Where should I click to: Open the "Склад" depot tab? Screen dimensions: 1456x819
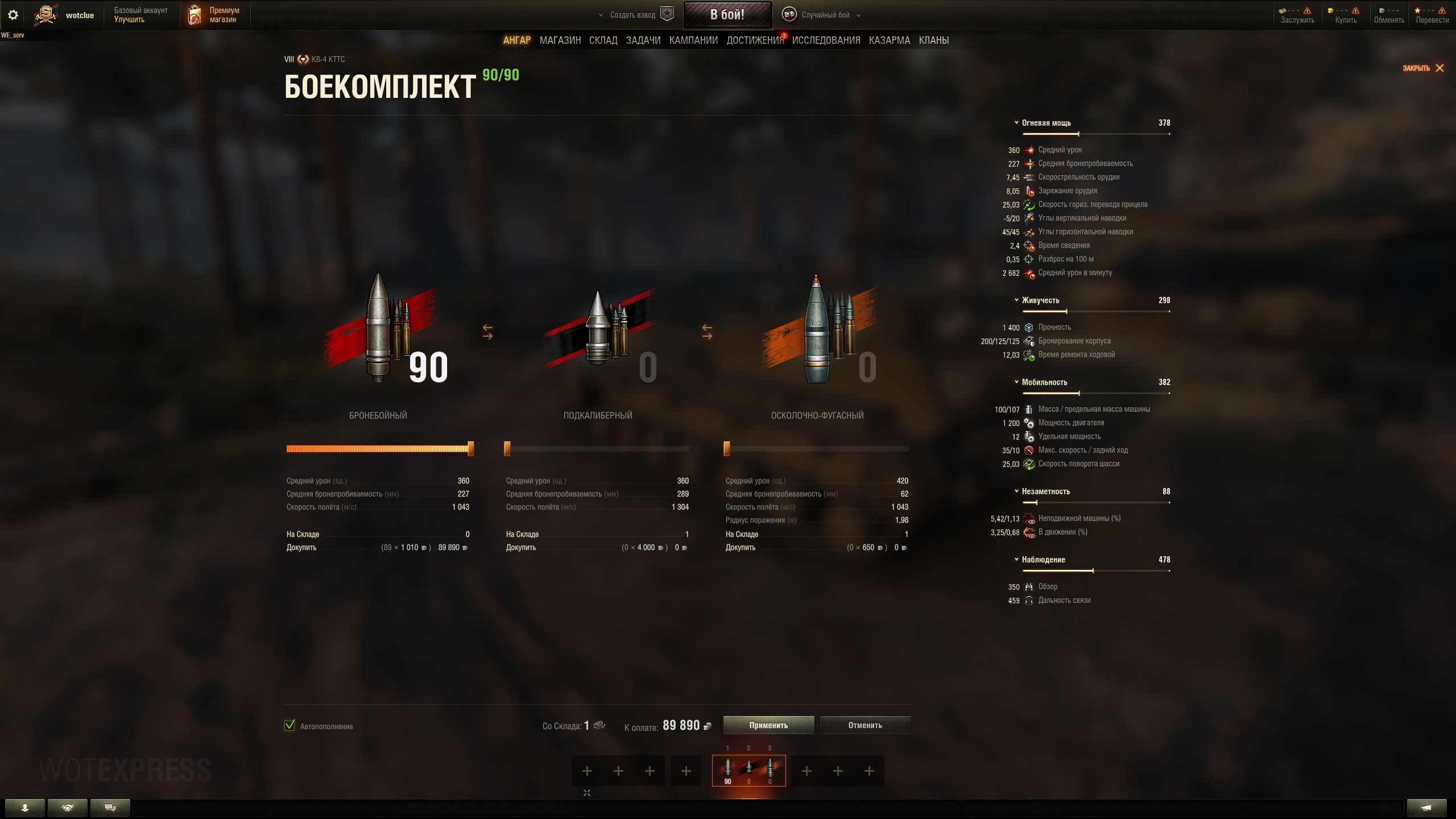(x=603, y=40)
